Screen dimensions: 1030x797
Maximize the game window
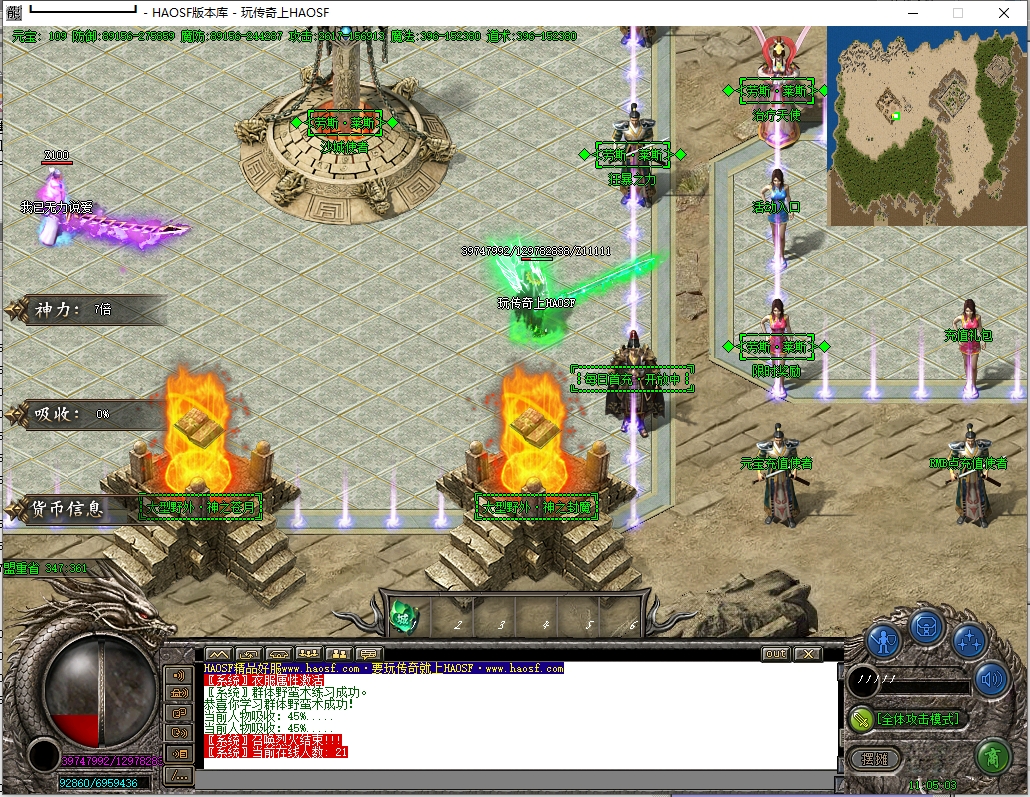[x=957, y=13]
